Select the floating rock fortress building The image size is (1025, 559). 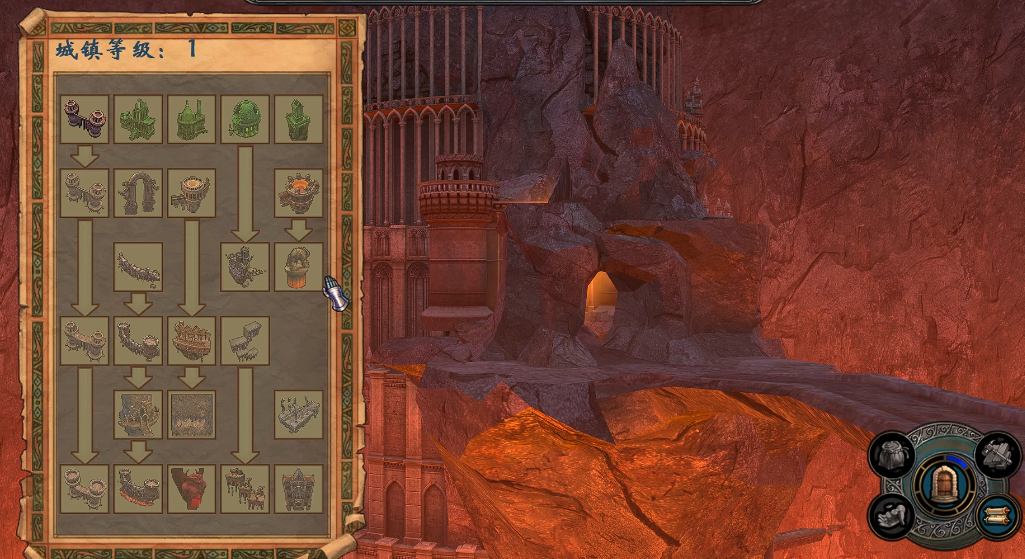pyautogui.click(x=245, y=267)
